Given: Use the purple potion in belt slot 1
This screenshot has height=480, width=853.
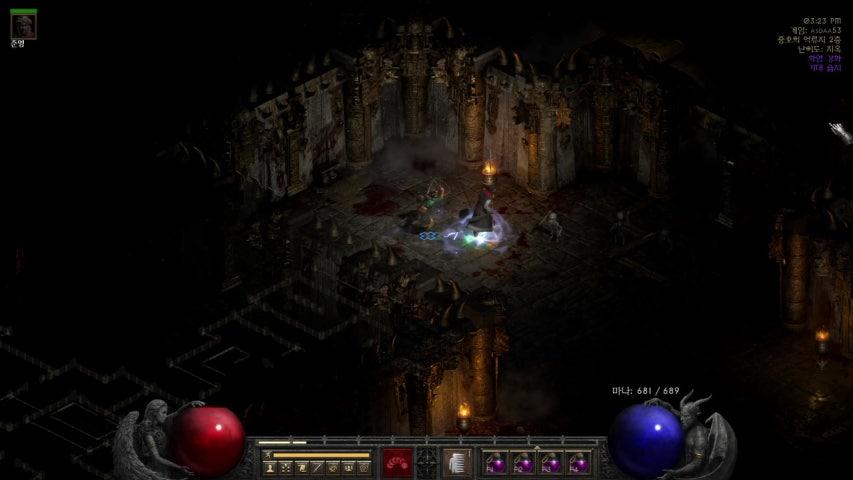Looking at the screenshot, I should tap(494, 463).
